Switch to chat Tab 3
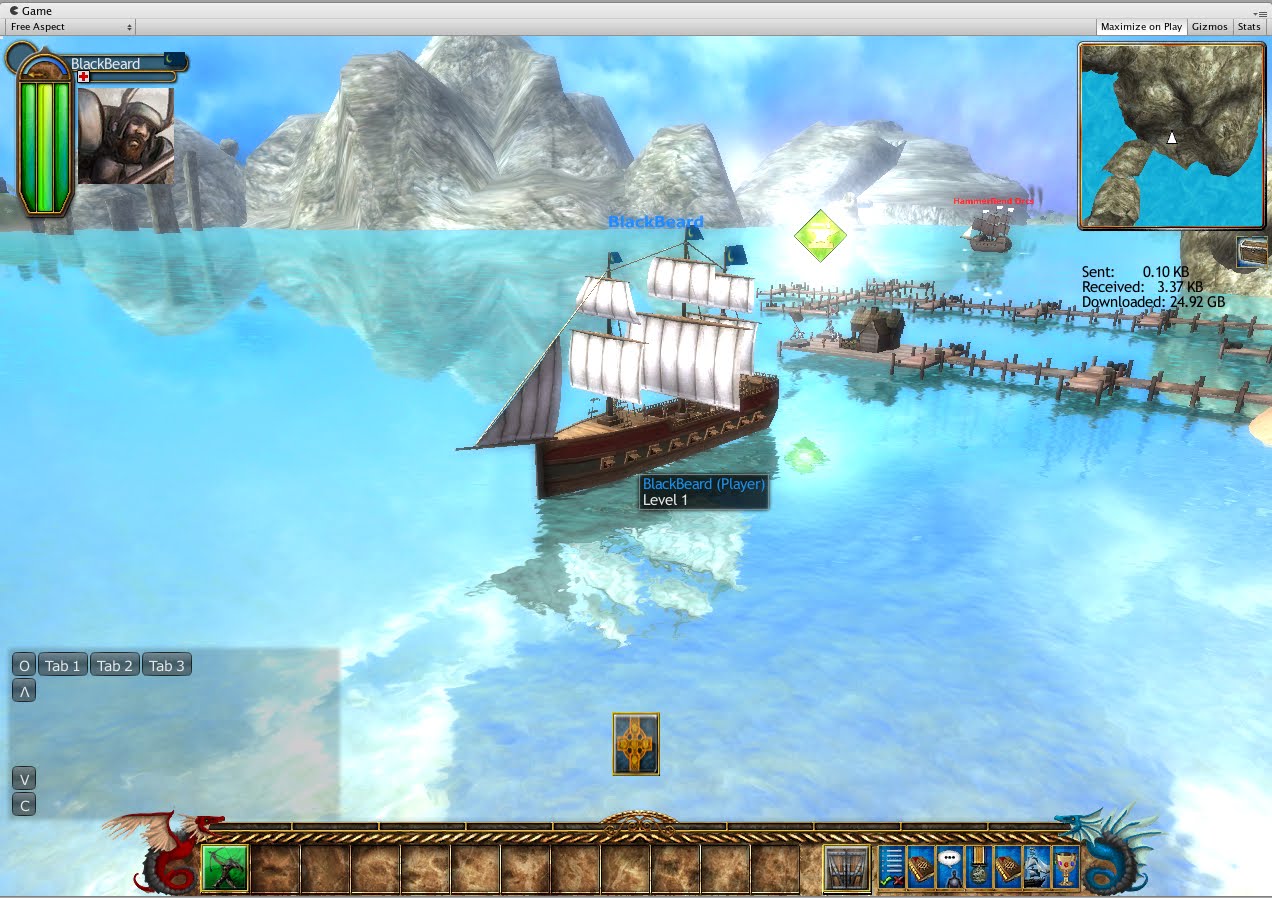 pyautogui.click(x=167, y=666)
